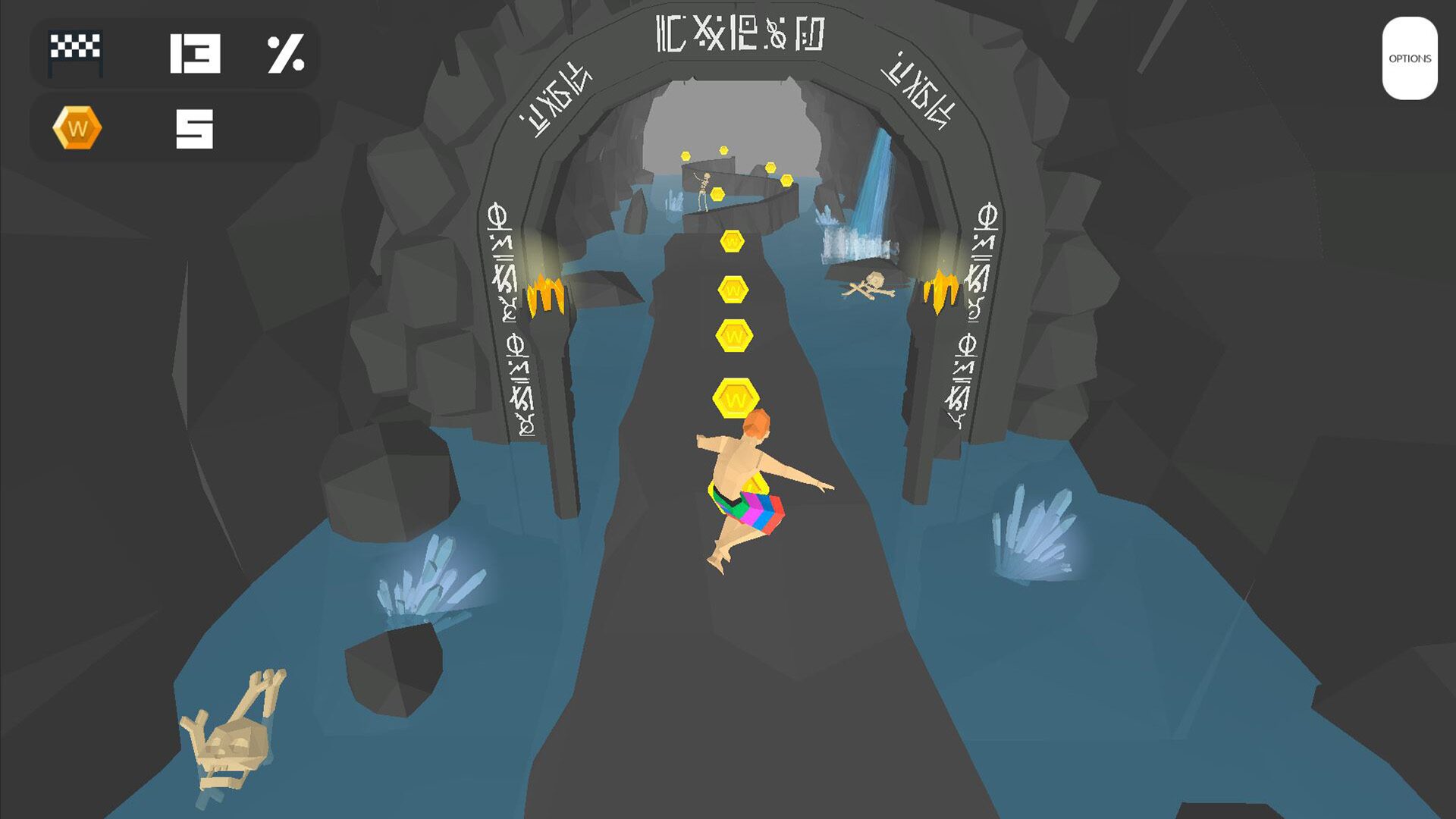The width and height of the screenshot is (1456, 819).
Task: Click the right torch flame on the arch
Action: 940,292
